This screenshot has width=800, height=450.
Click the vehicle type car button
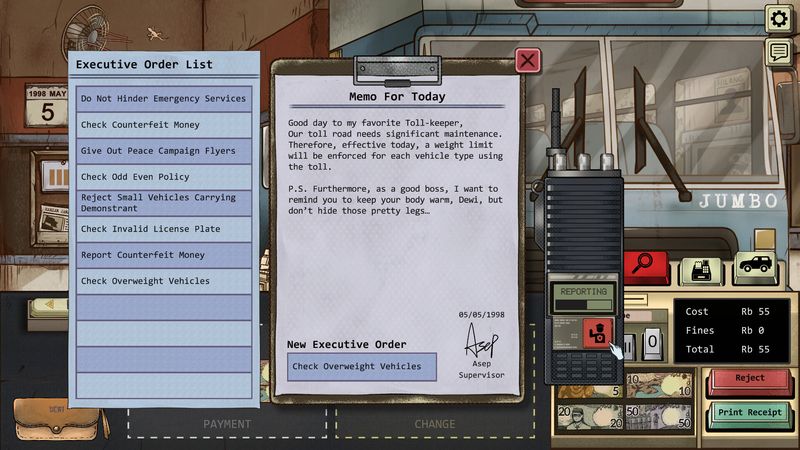tap(755, 267)
